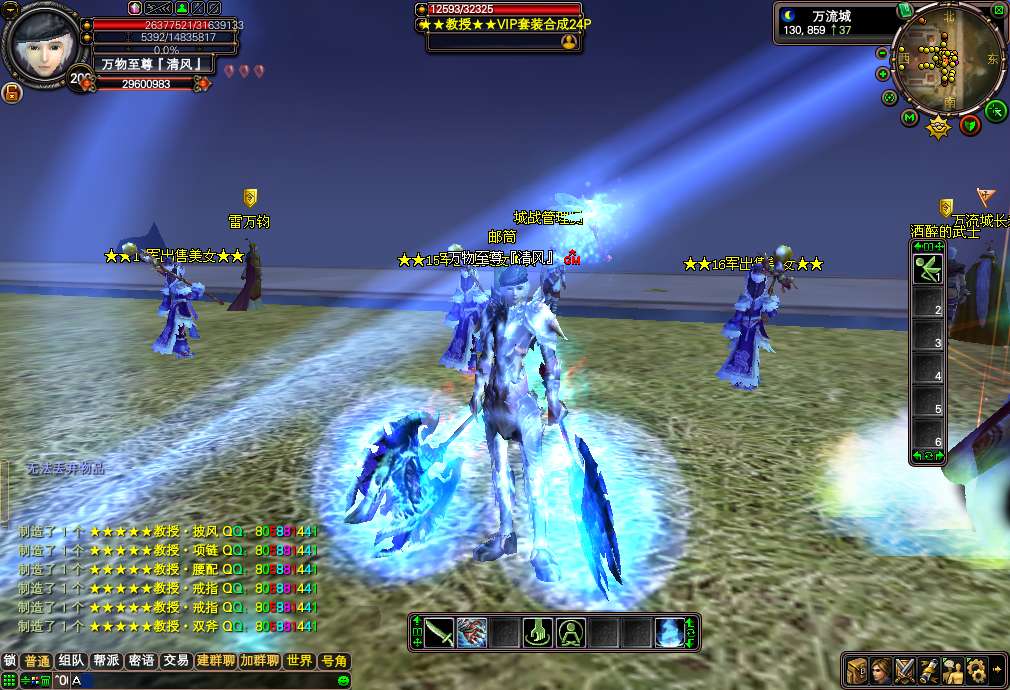Use the meditation sitting pose skill

(x=571, y=632)
